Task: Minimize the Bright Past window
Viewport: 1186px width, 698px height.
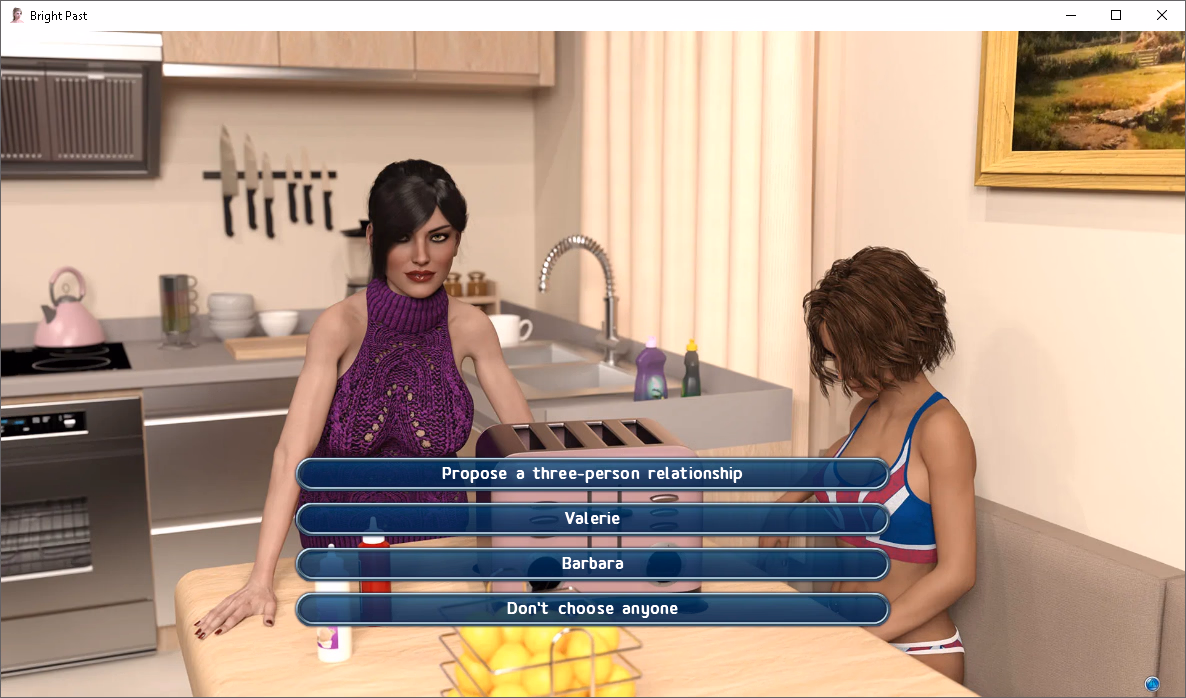Action: pos(1070,15)
